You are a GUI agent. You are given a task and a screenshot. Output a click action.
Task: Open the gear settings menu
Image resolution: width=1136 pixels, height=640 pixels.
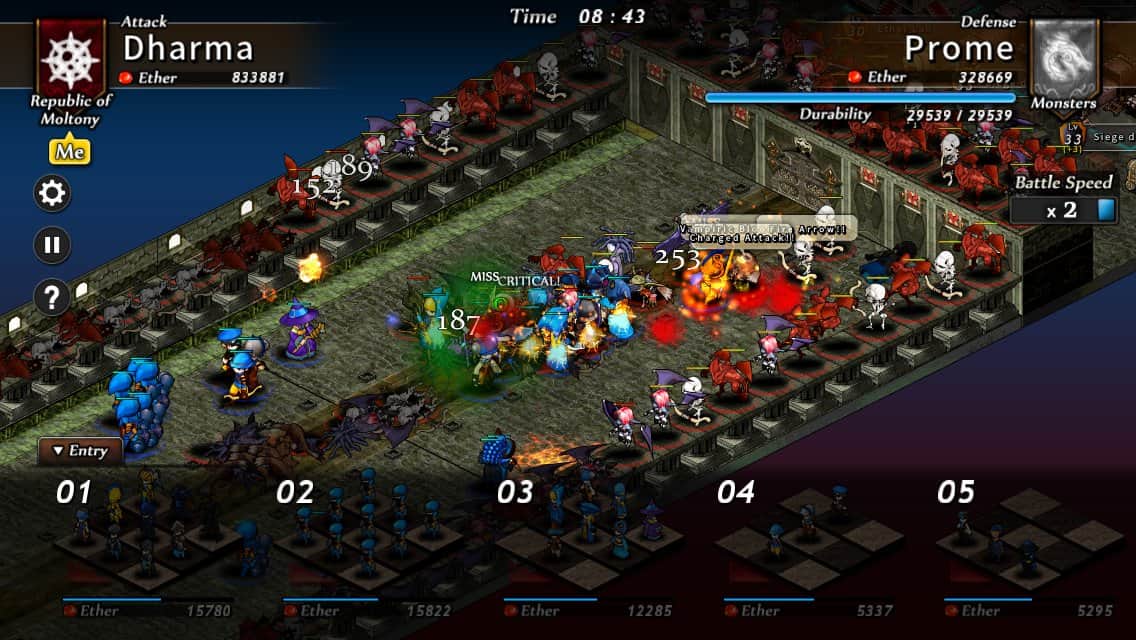tap(52, 193)
